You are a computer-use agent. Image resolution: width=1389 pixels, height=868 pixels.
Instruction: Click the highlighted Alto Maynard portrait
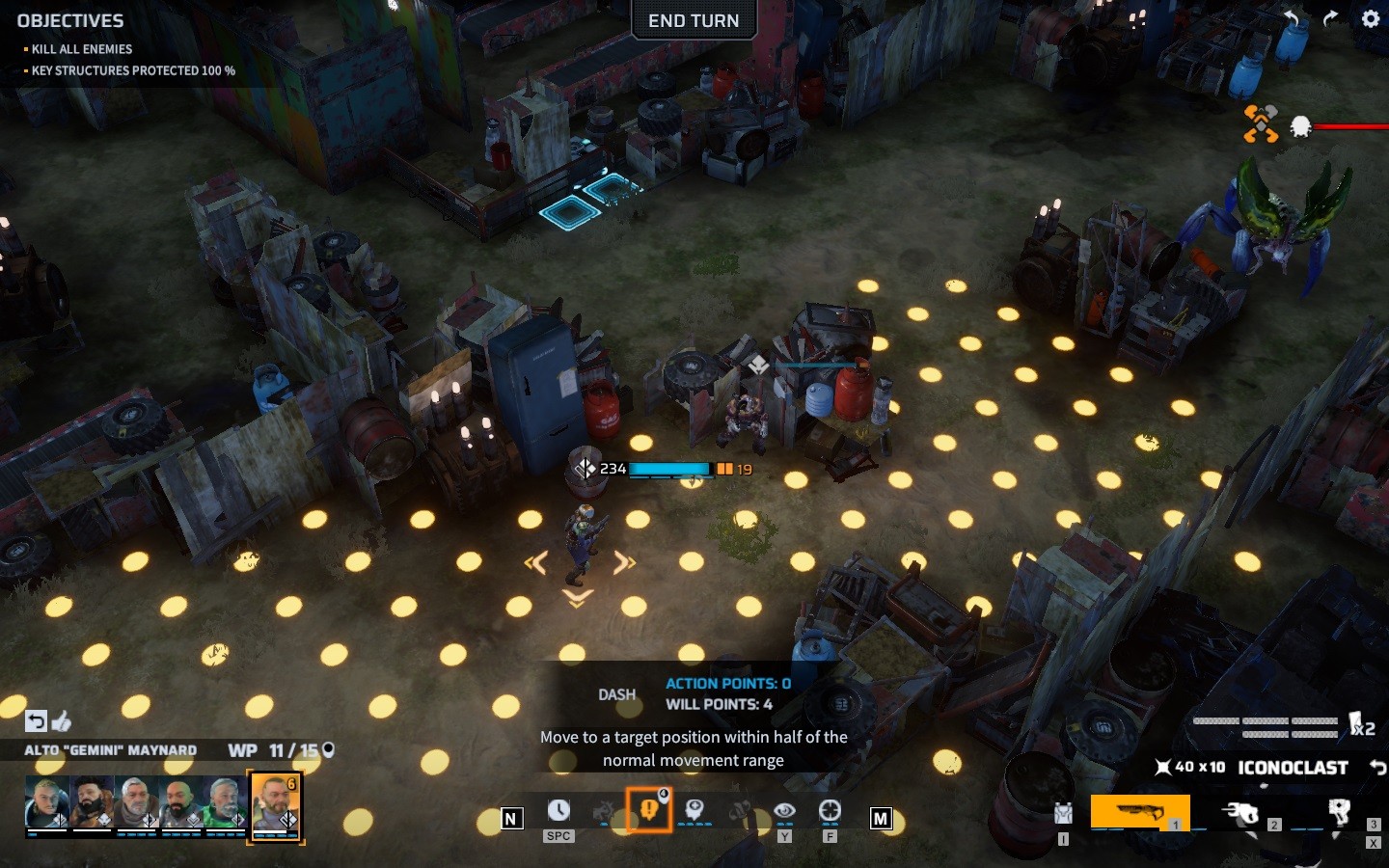tap(275, 804)
